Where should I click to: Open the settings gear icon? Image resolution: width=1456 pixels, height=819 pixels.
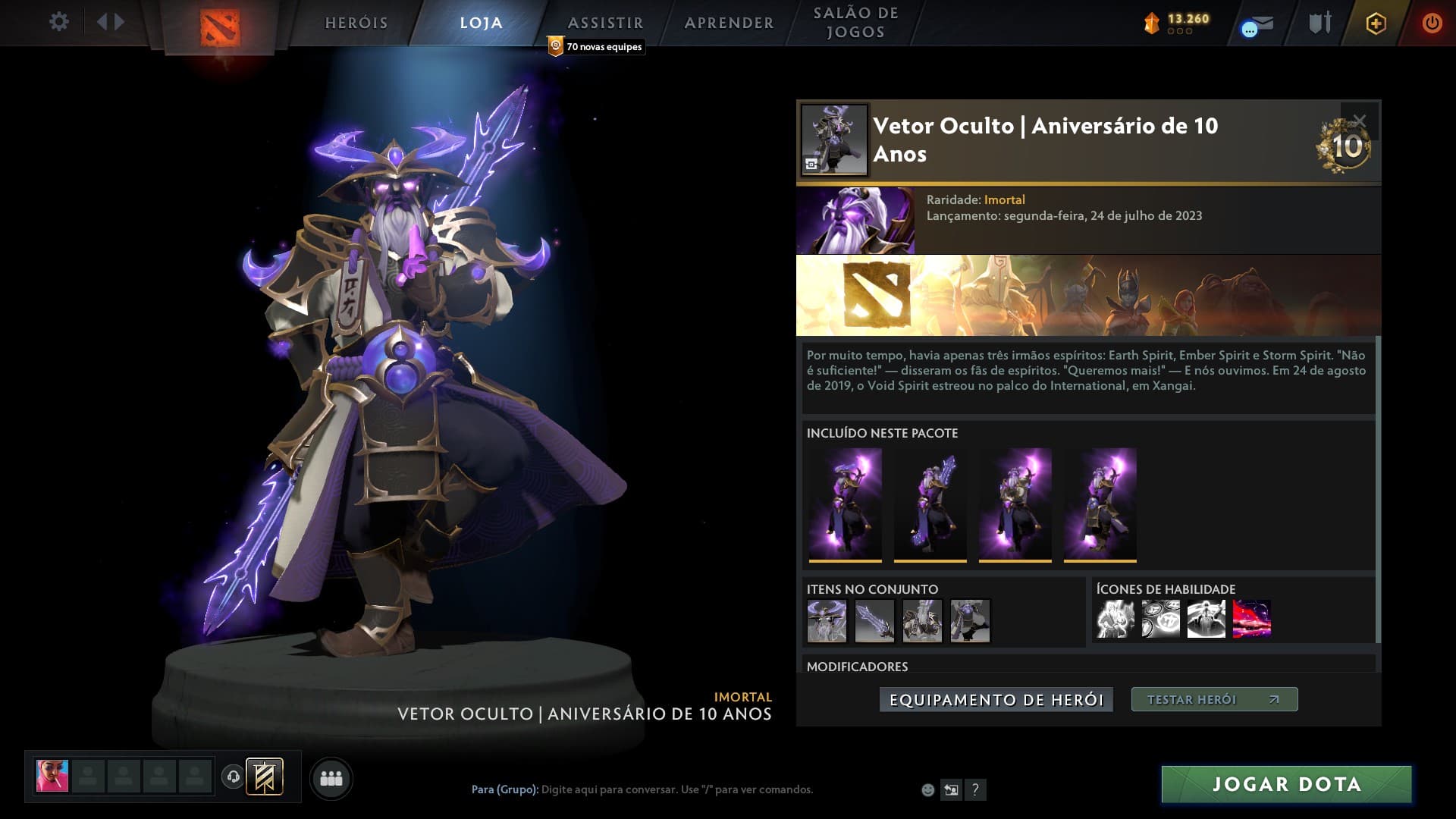point(59,23)
